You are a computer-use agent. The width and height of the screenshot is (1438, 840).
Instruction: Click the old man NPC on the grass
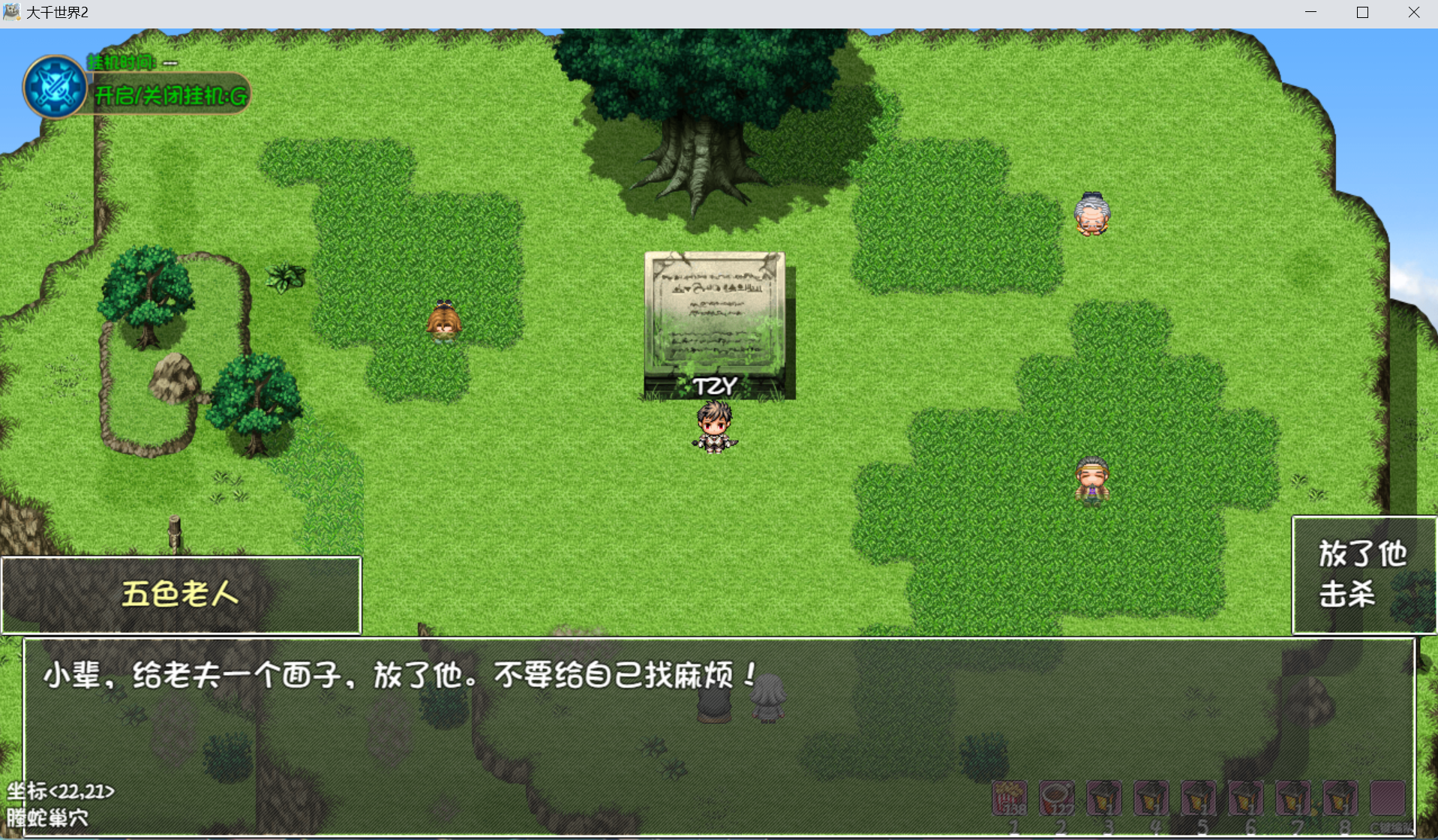1091,213
